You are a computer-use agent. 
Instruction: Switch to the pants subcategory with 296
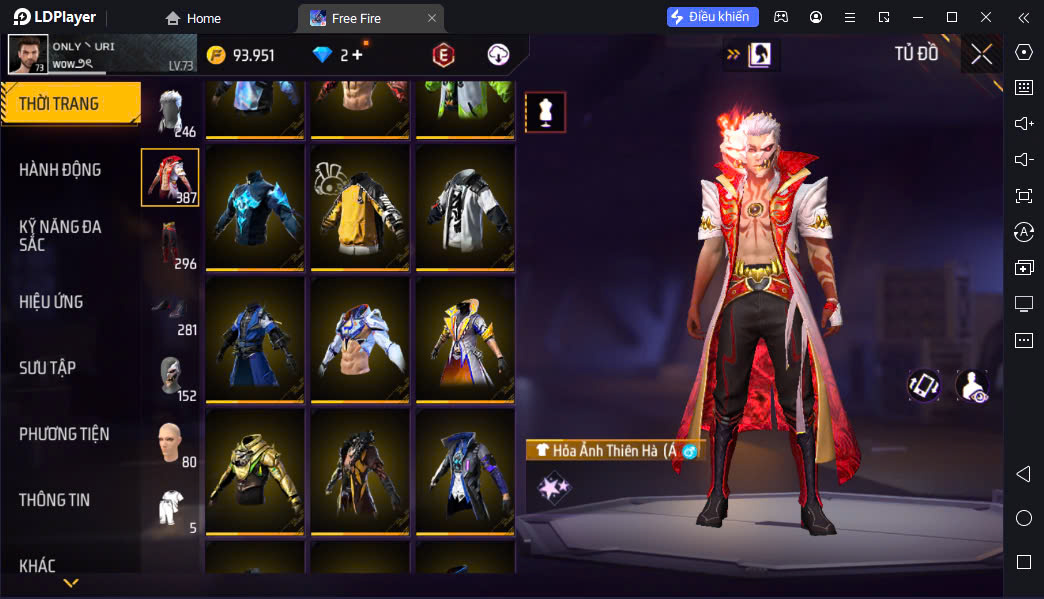(170, 243)
